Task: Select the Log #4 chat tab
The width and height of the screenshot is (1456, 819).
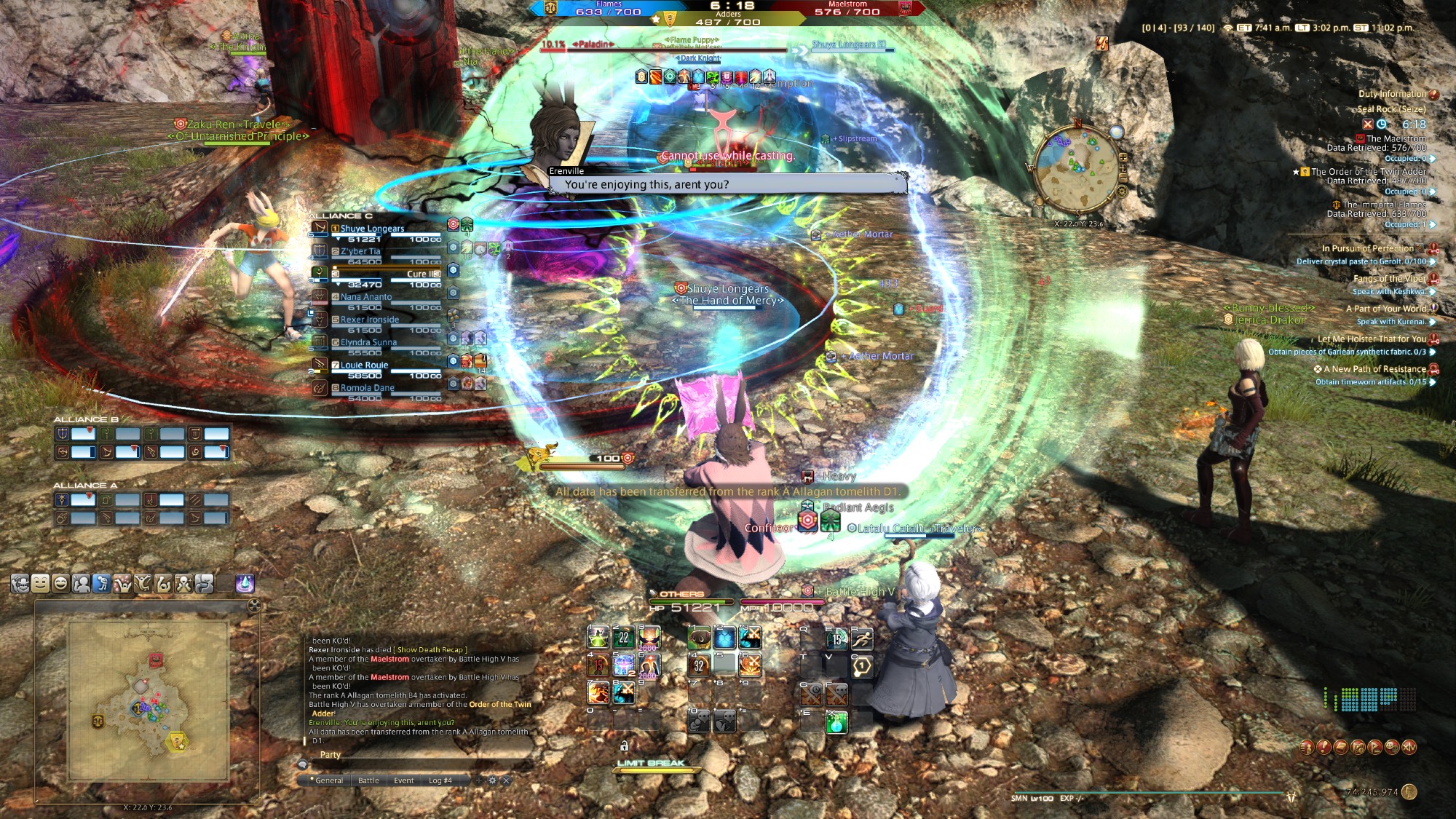Action: tap(440, 780)
